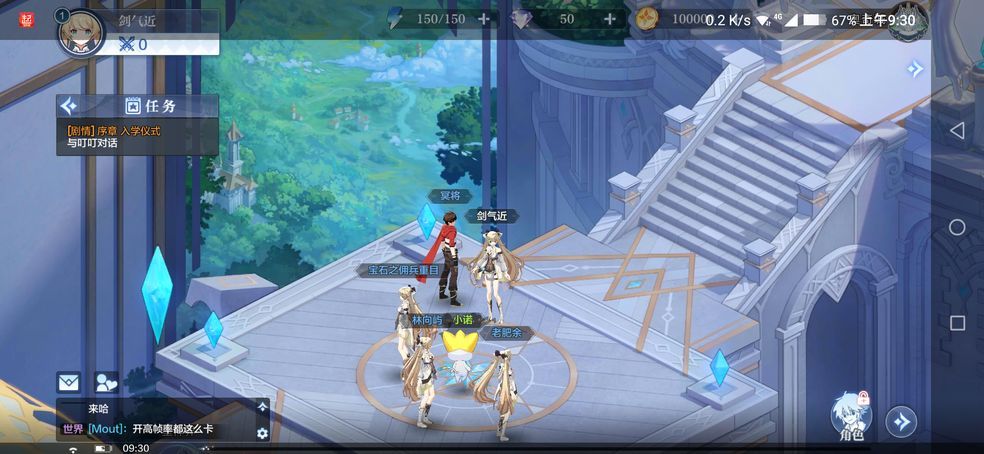Click the gold coin currency icon
The height and width of the screenshot is (454, 984).
[647, 19]
